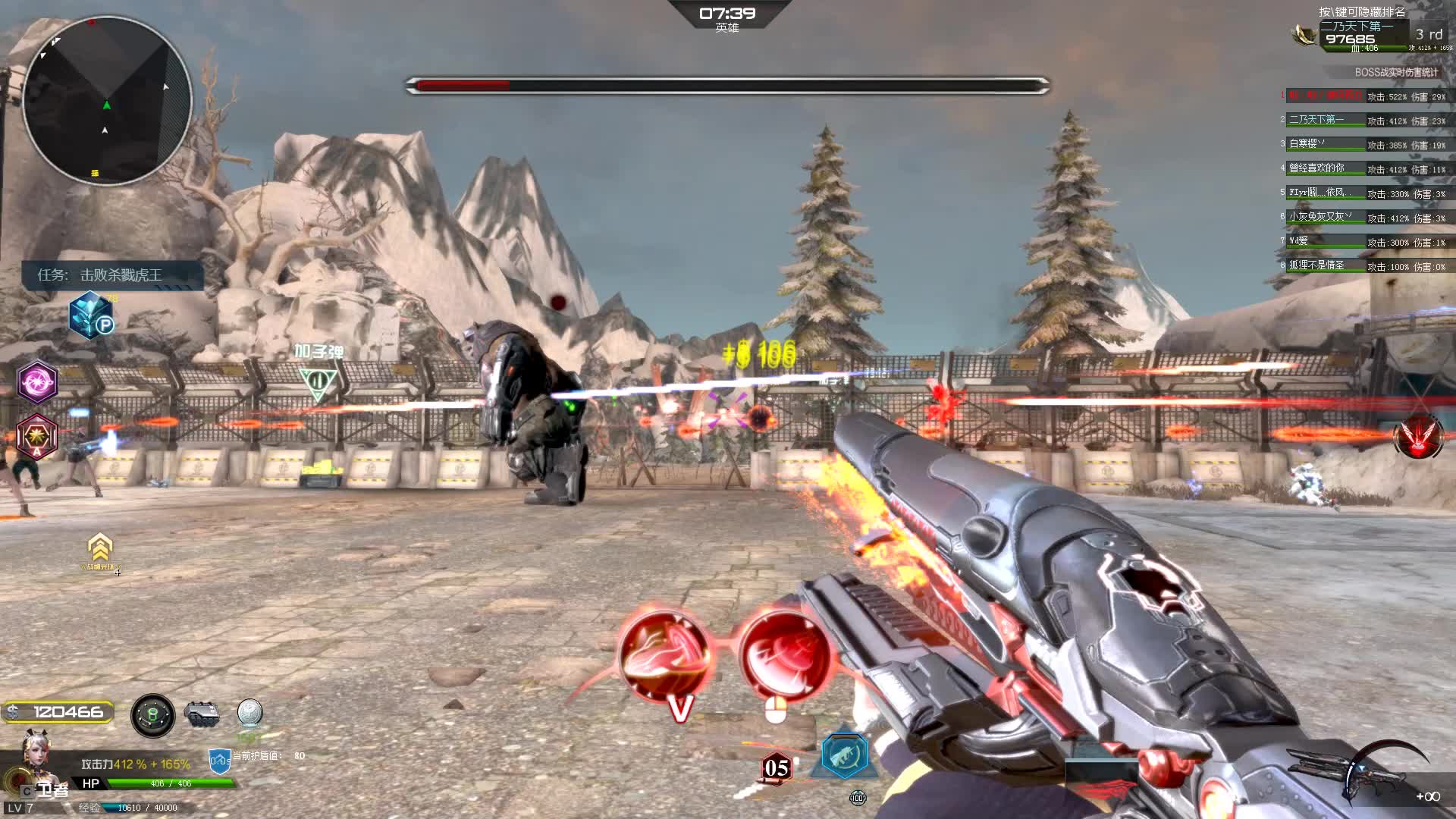Click the BOSS战实时伤害统计 header
This screenshot has width=1456, height=819.
coord(1396,72)
